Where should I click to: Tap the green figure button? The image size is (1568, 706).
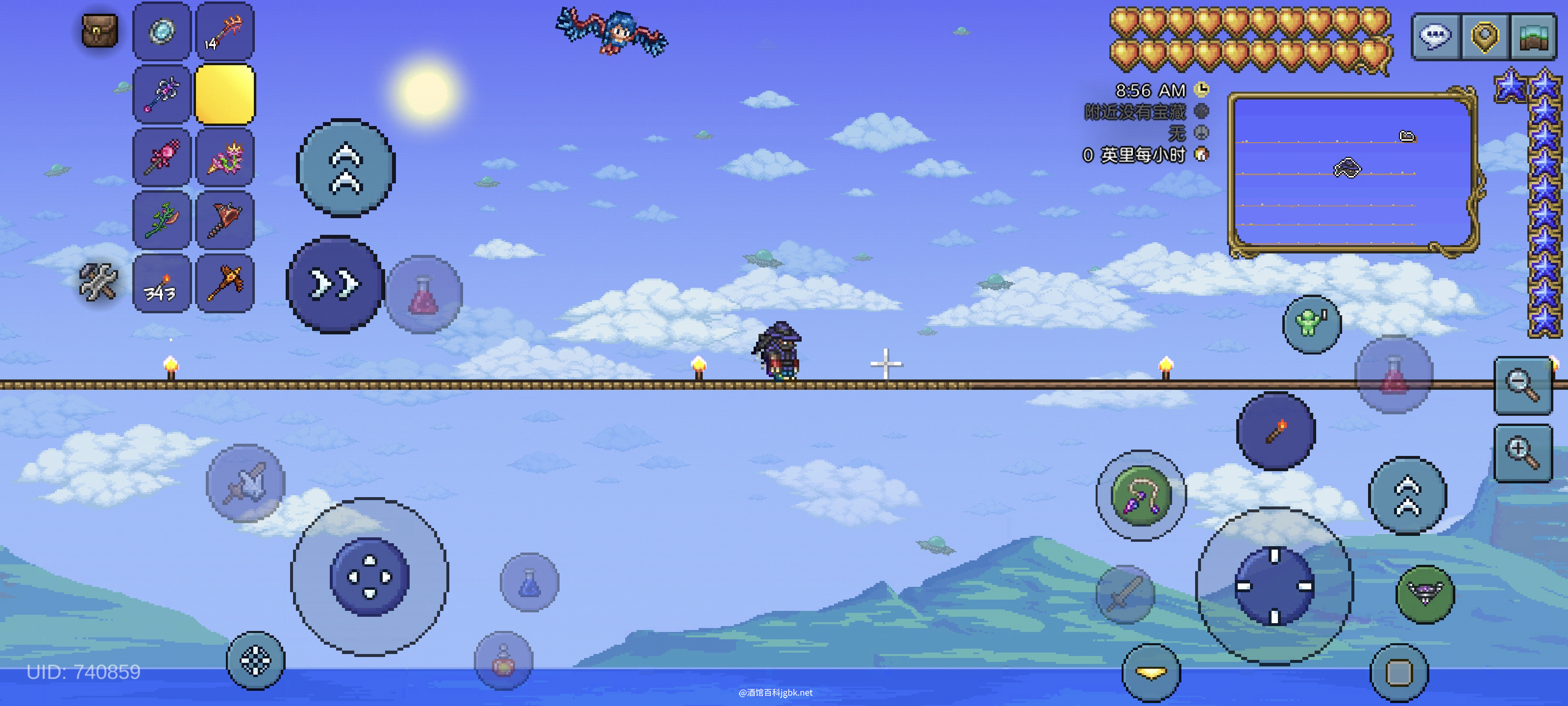[1311, 324]
